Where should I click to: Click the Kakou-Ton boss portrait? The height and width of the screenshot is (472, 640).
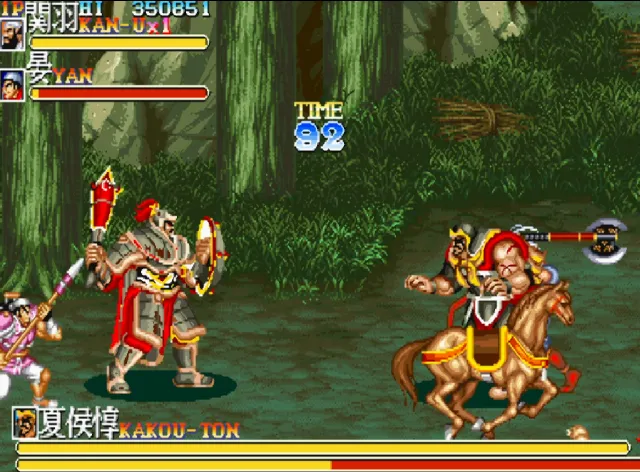(x=25, y=424)
